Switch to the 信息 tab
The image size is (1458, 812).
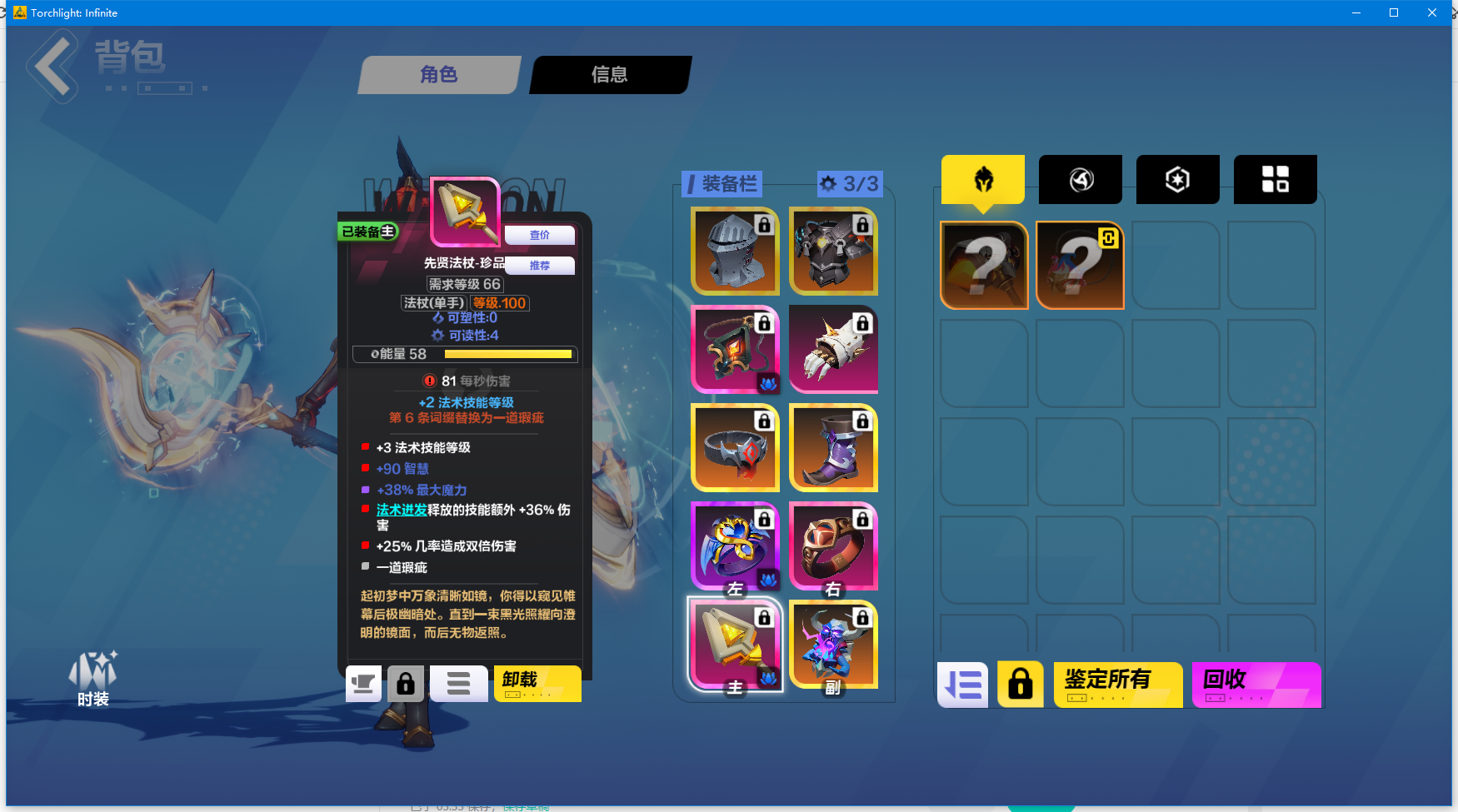click(609, 75)
